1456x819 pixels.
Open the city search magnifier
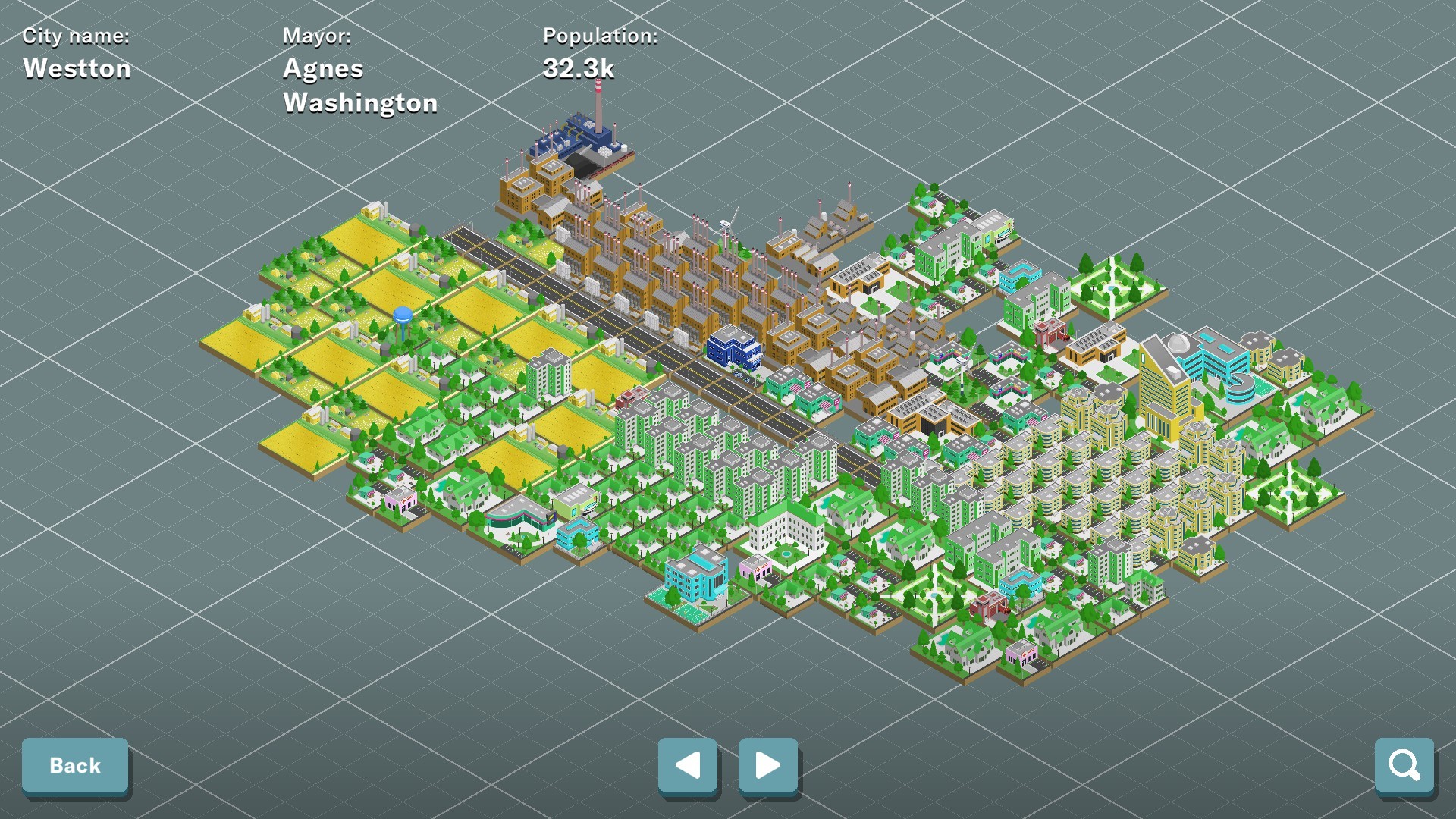pyautogui.click(x=1404, y=765)
